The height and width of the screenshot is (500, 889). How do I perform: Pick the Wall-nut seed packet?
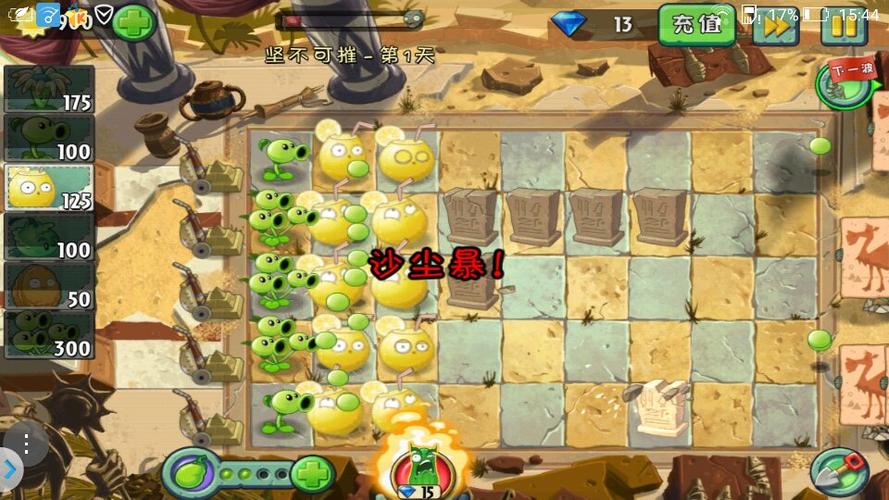coord(48,287)
